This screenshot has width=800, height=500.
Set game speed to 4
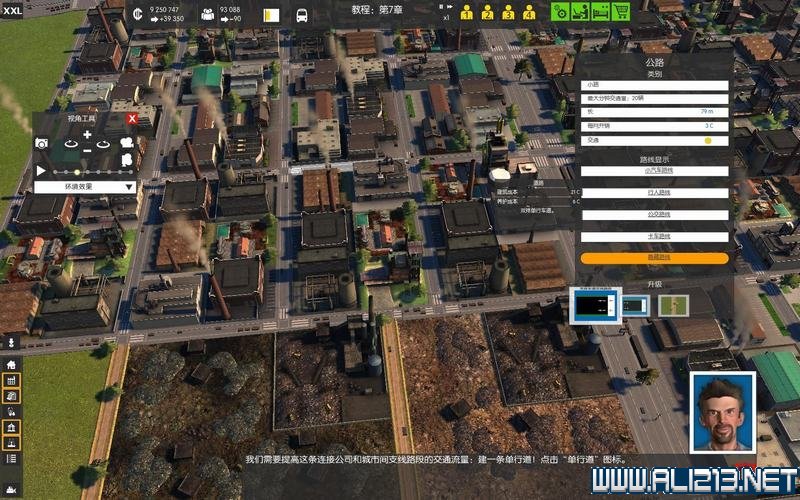pyautogui.click(x=527, y=13)
